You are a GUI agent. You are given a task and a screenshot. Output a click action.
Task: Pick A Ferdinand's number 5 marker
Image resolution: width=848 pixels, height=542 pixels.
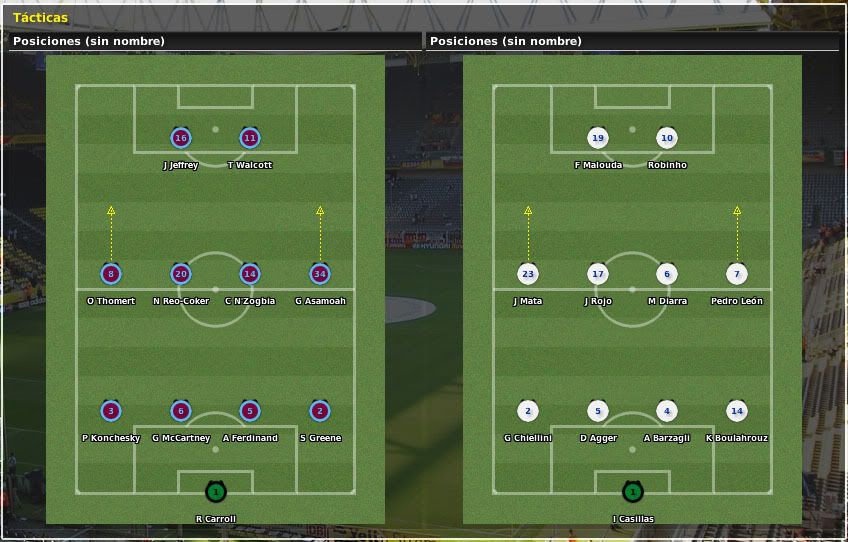coord(250,411)
